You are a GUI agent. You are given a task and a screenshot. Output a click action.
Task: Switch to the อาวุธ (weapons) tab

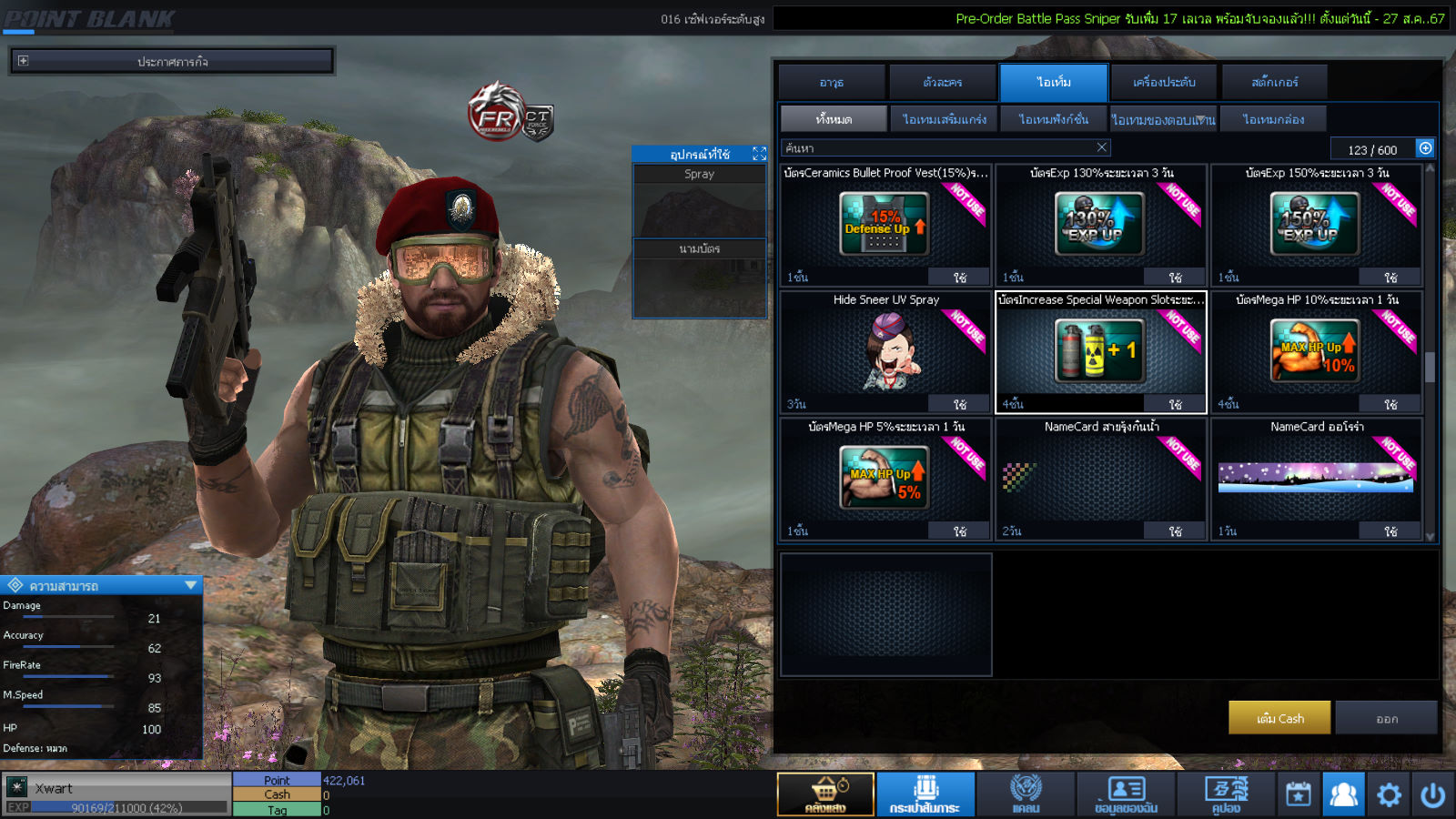832,82
